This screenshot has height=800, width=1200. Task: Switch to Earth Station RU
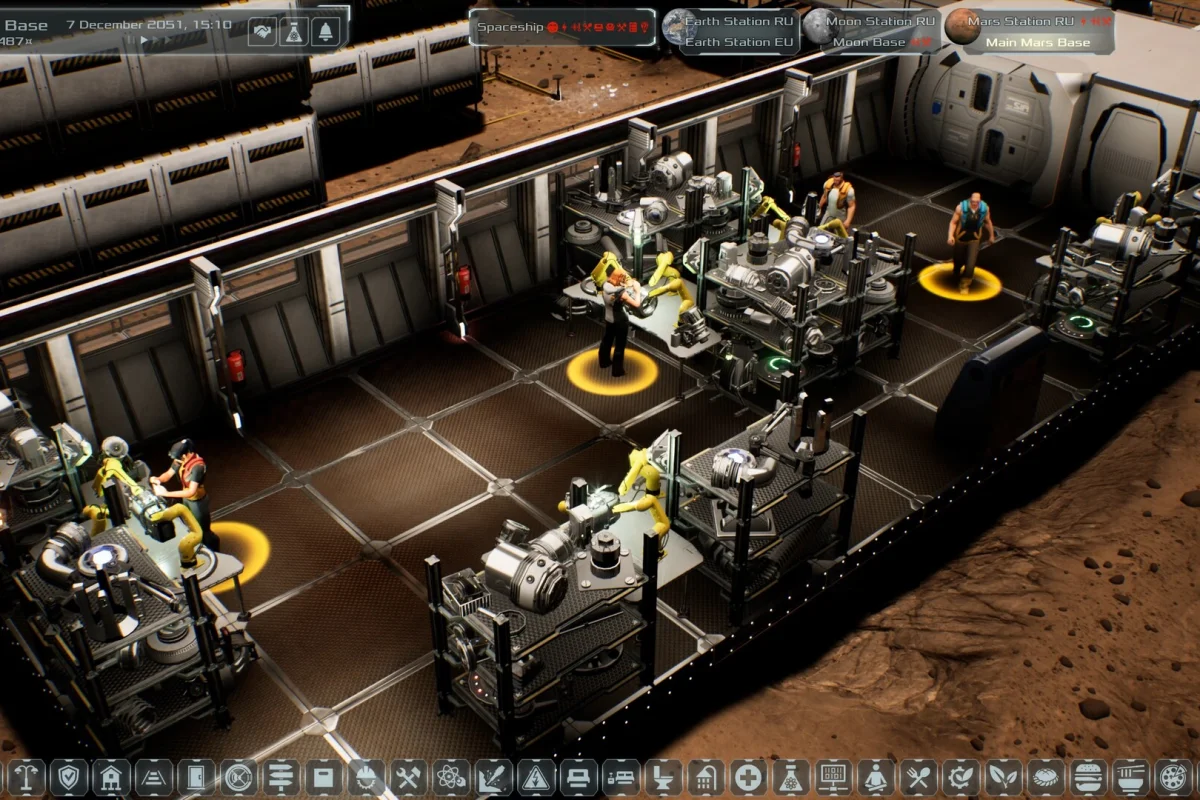tap(741, 21)
